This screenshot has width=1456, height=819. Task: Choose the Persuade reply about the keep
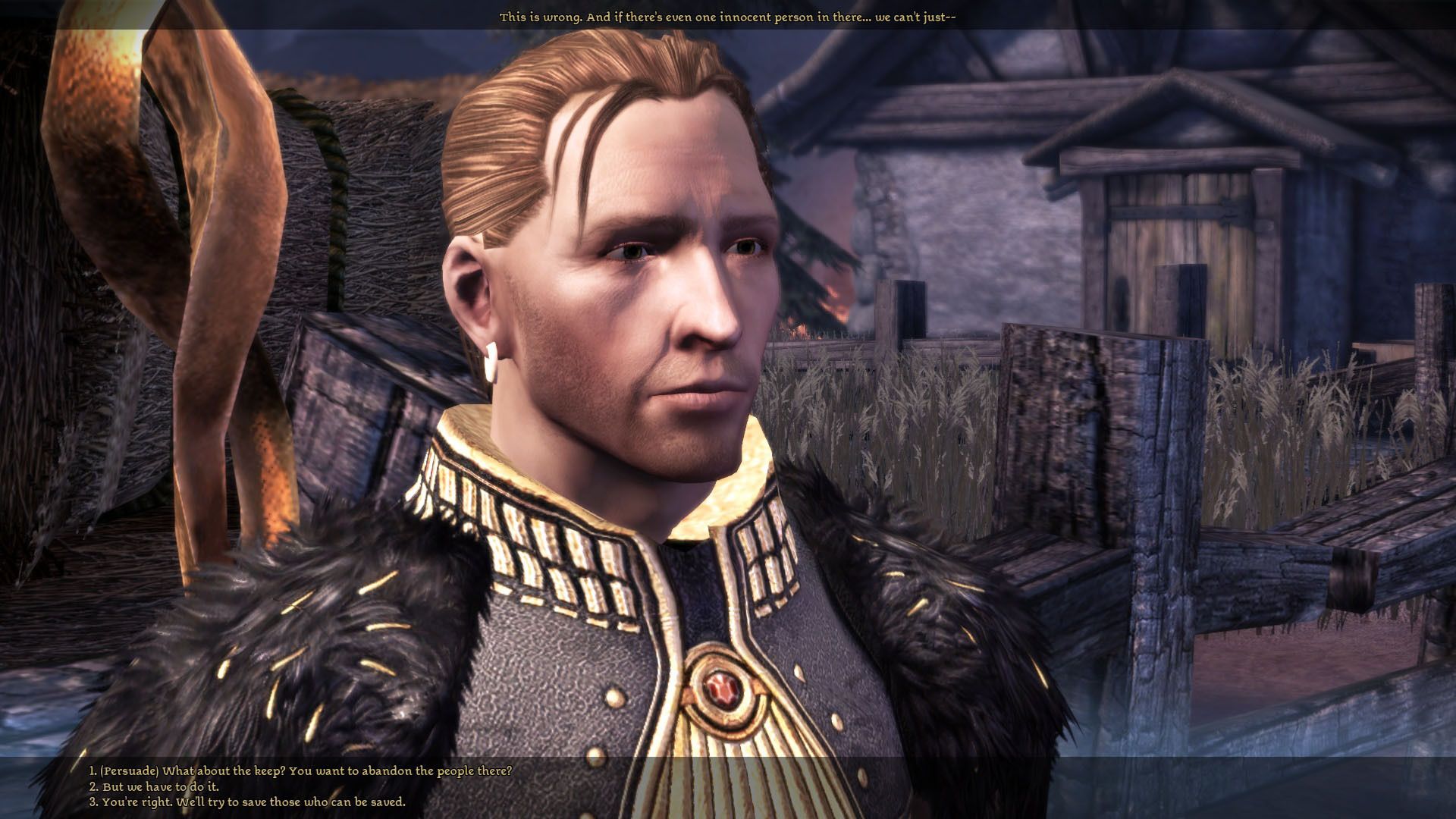pos(300,771)
